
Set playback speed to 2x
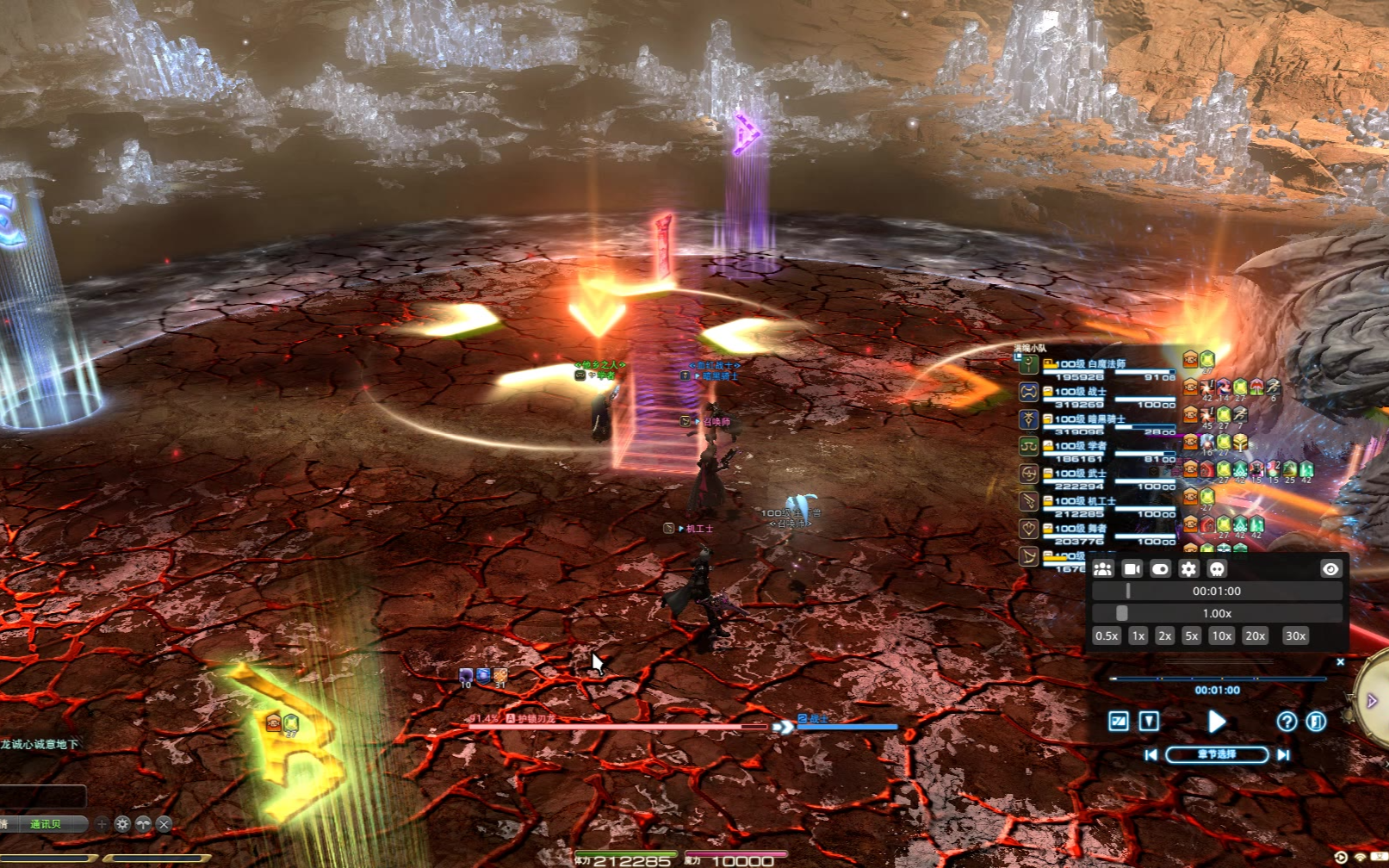[x=1164, y=635]
